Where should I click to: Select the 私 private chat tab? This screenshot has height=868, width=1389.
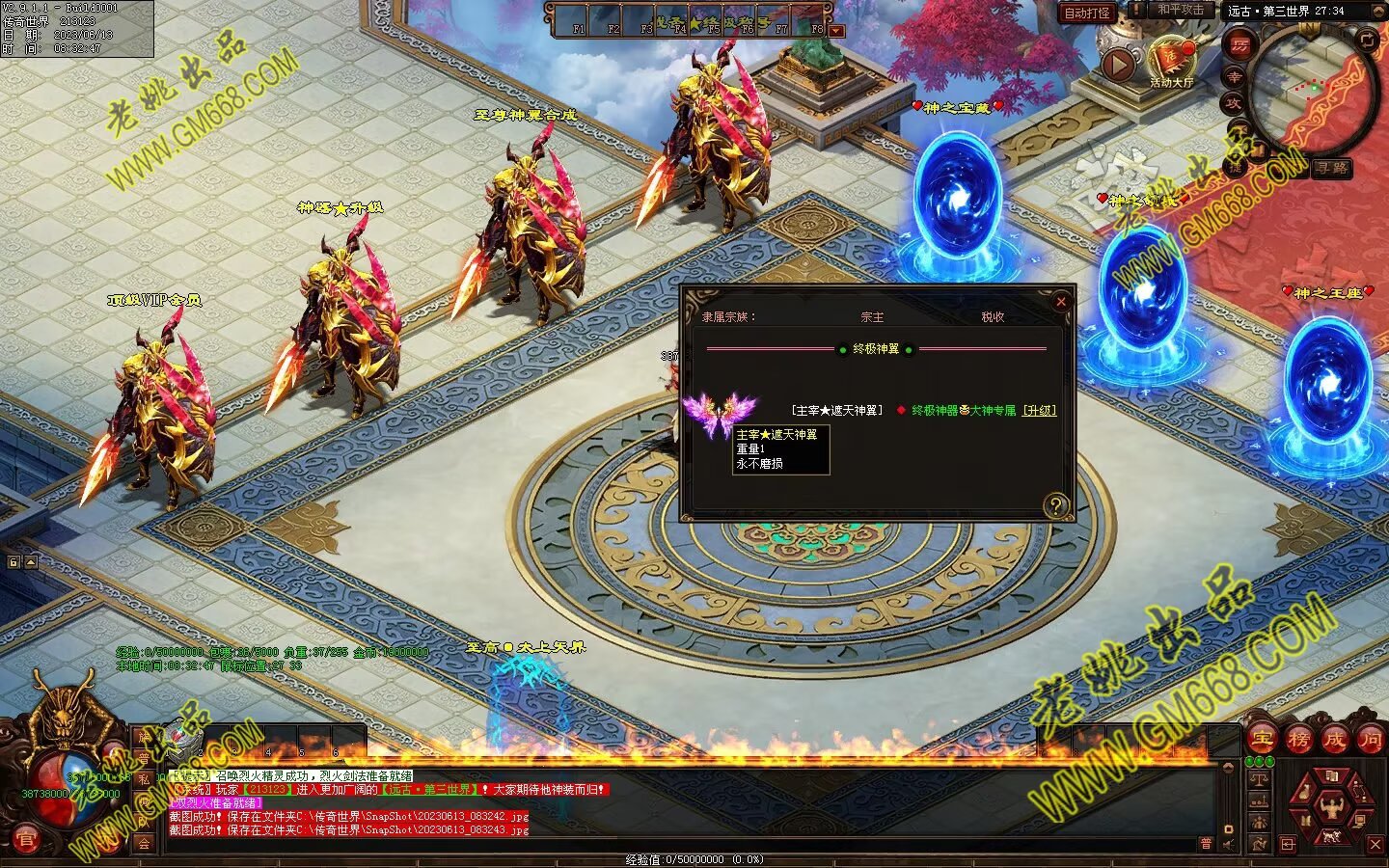click(x=145, y=779)
